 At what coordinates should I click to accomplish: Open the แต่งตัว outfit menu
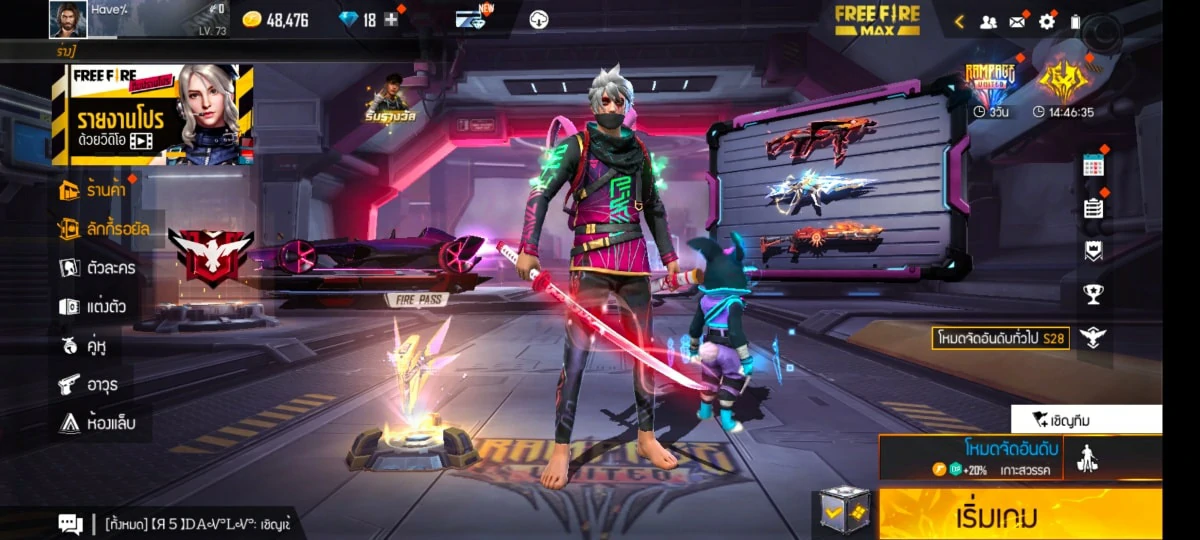98,307
